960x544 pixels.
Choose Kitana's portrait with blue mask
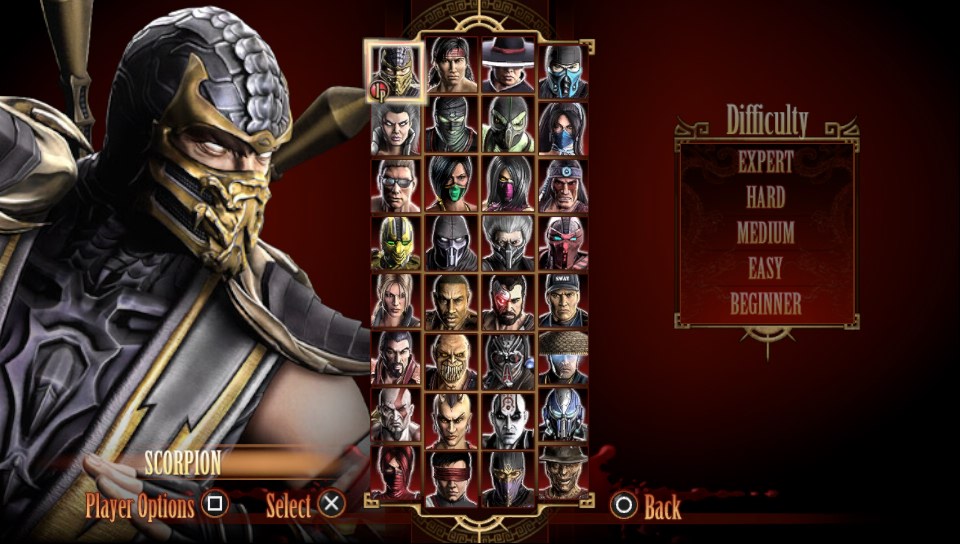[563, 127]
